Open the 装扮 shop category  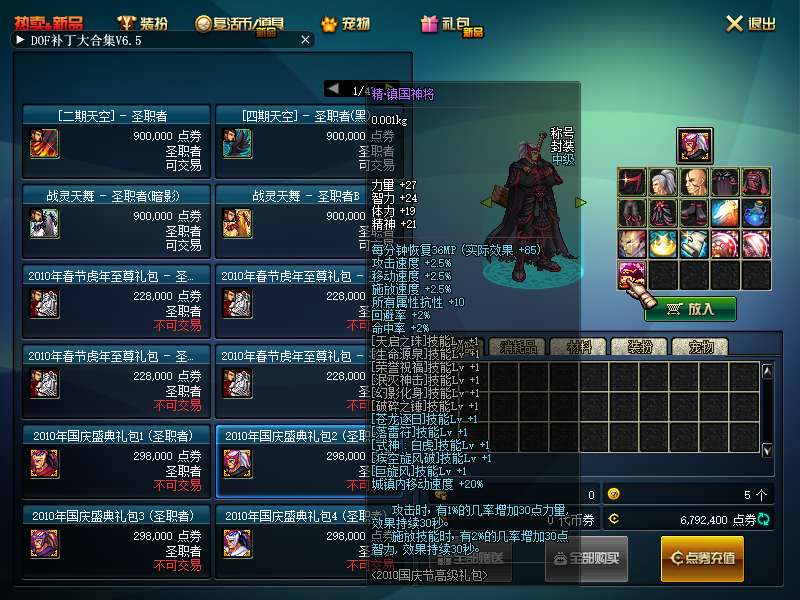click(x=142, y=23)
